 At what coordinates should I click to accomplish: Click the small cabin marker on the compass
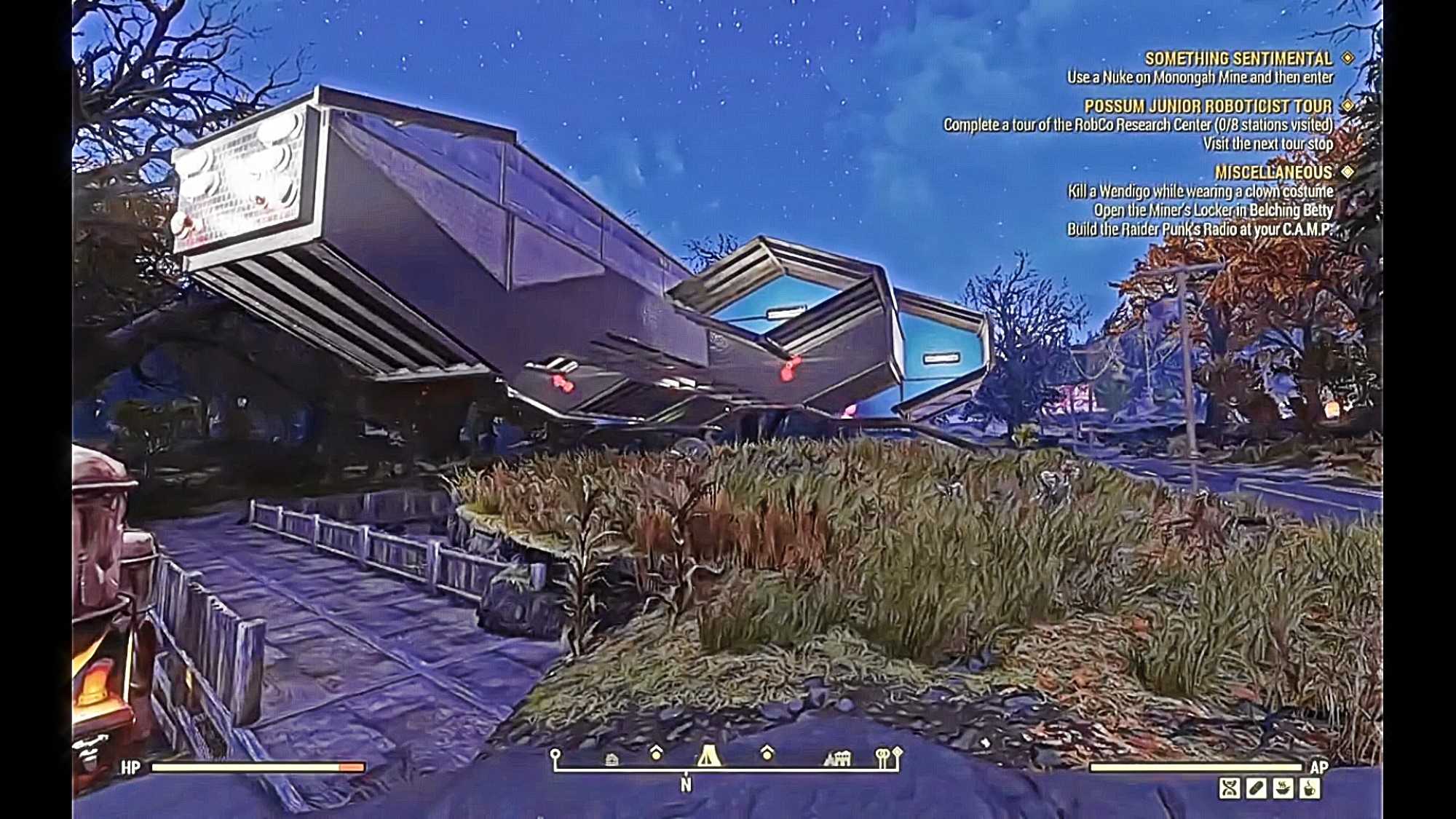point(612,759)
